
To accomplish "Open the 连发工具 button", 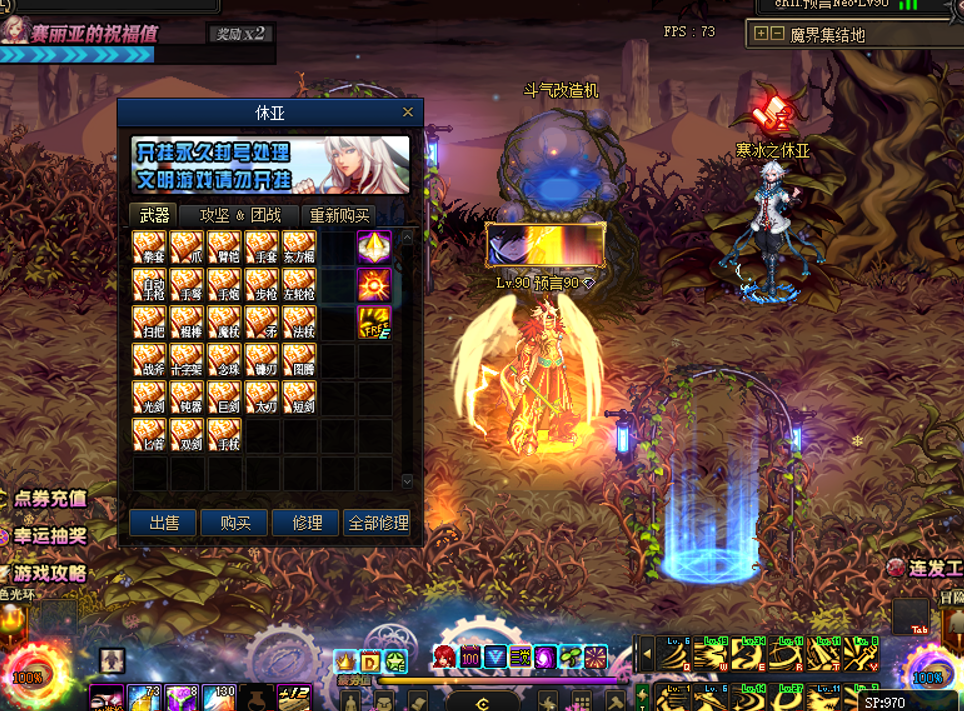I will [925, 568].
